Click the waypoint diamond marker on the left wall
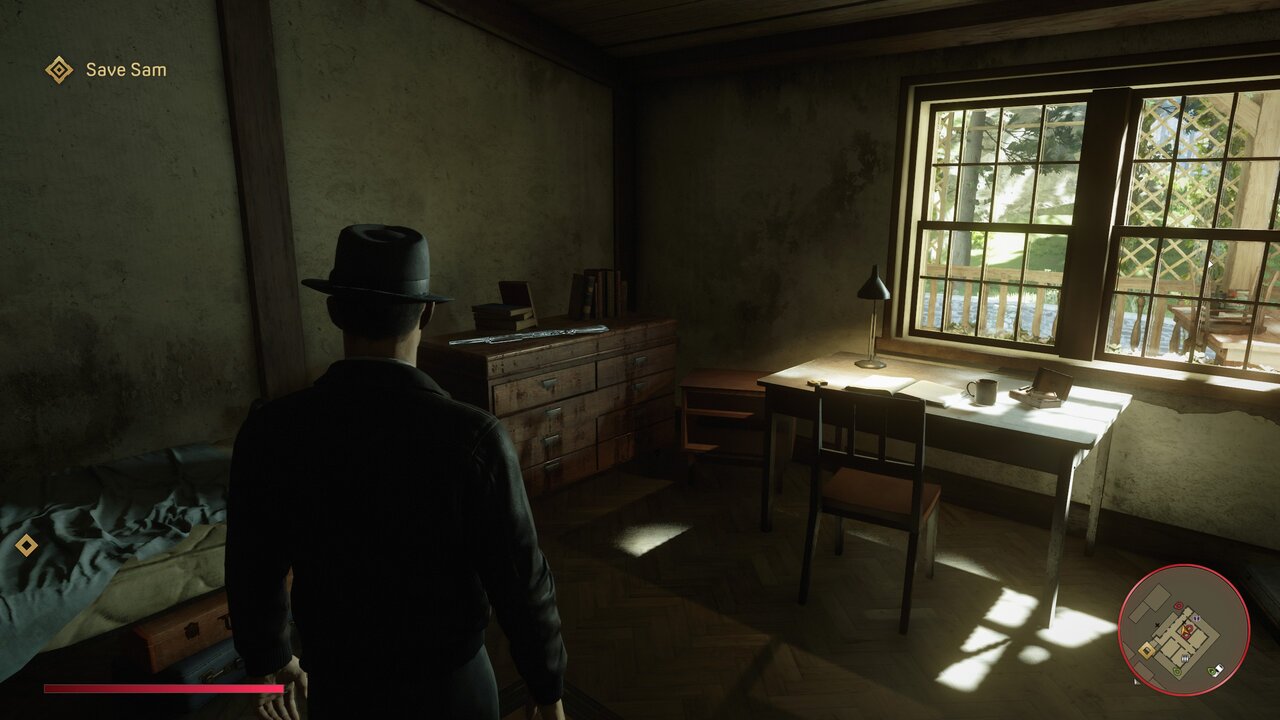 (x=27, y=546)
